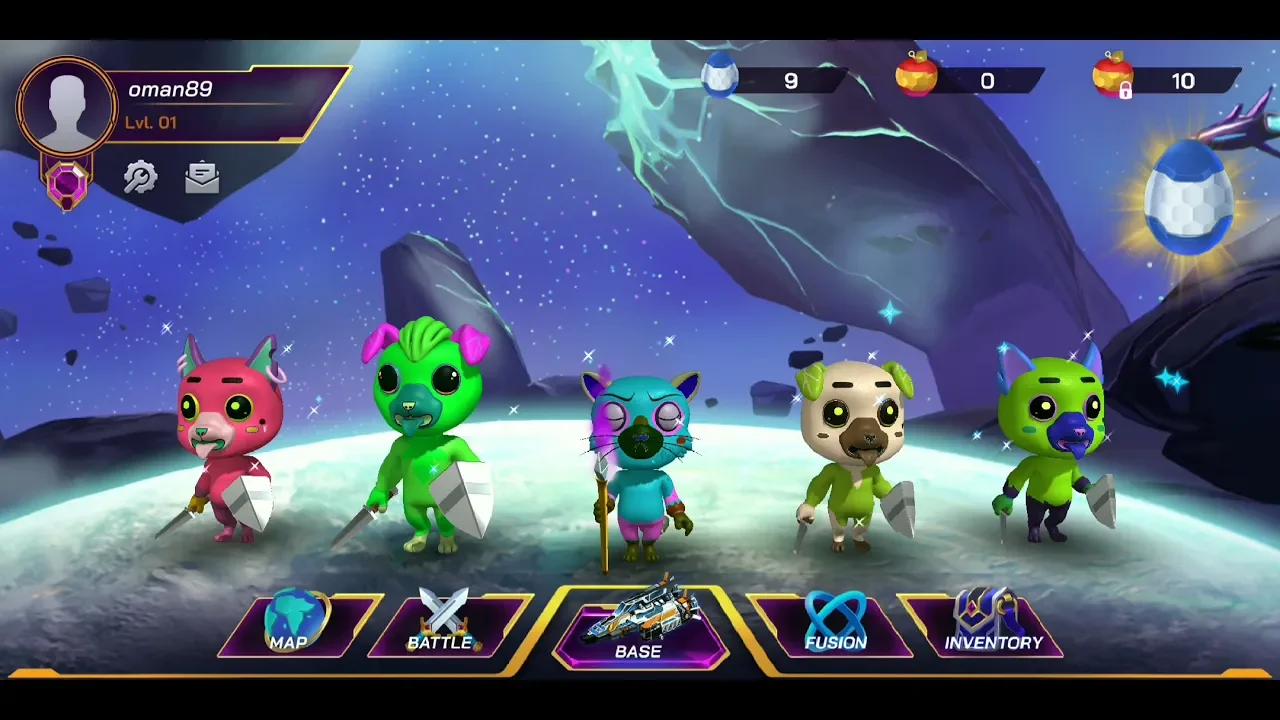Open the glowing blue egg
This screenshot has width=1280, height=720.
[x=1188, y=198]
